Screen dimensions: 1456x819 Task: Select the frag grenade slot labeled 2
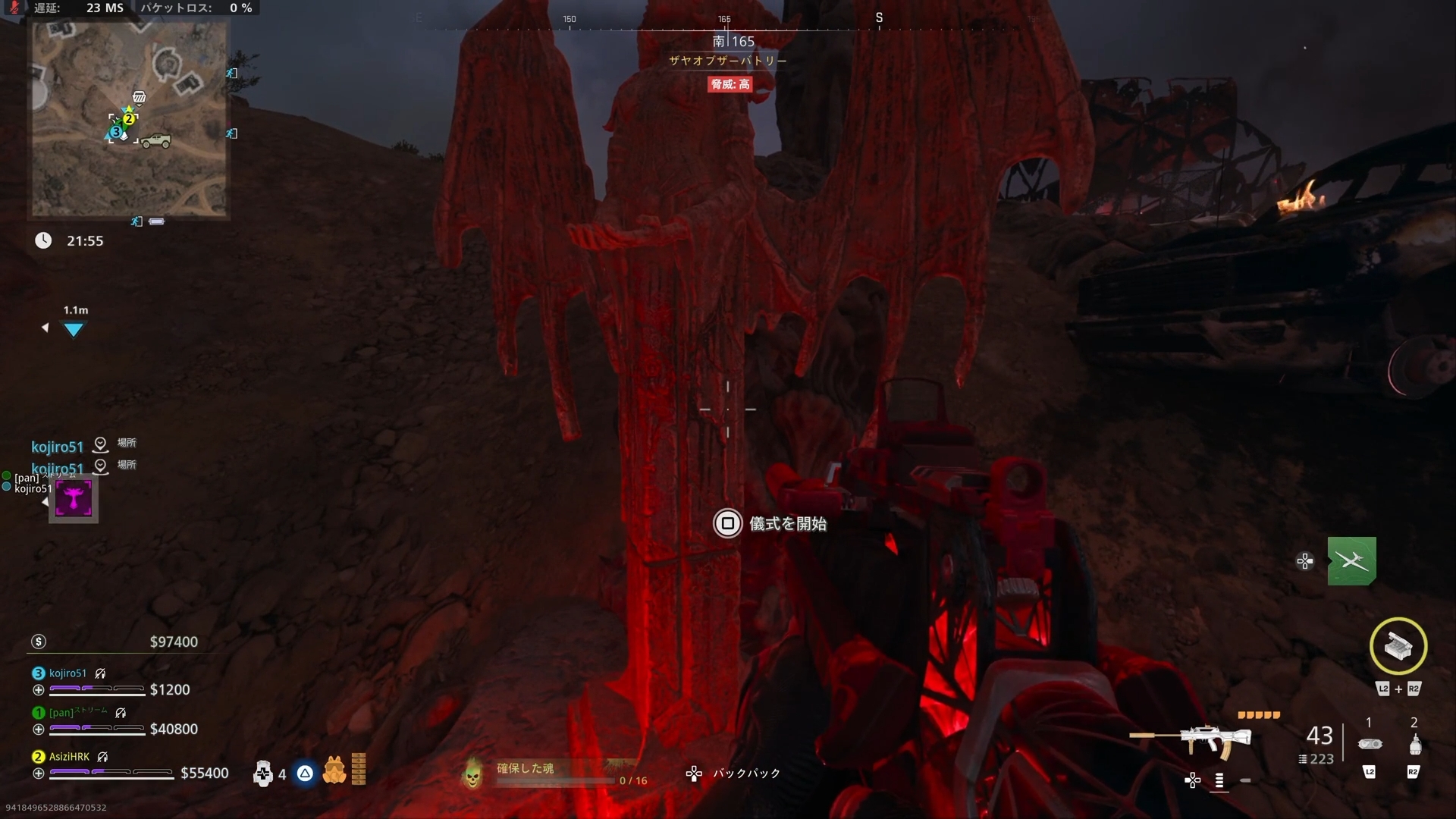(x=1414, y=745)
